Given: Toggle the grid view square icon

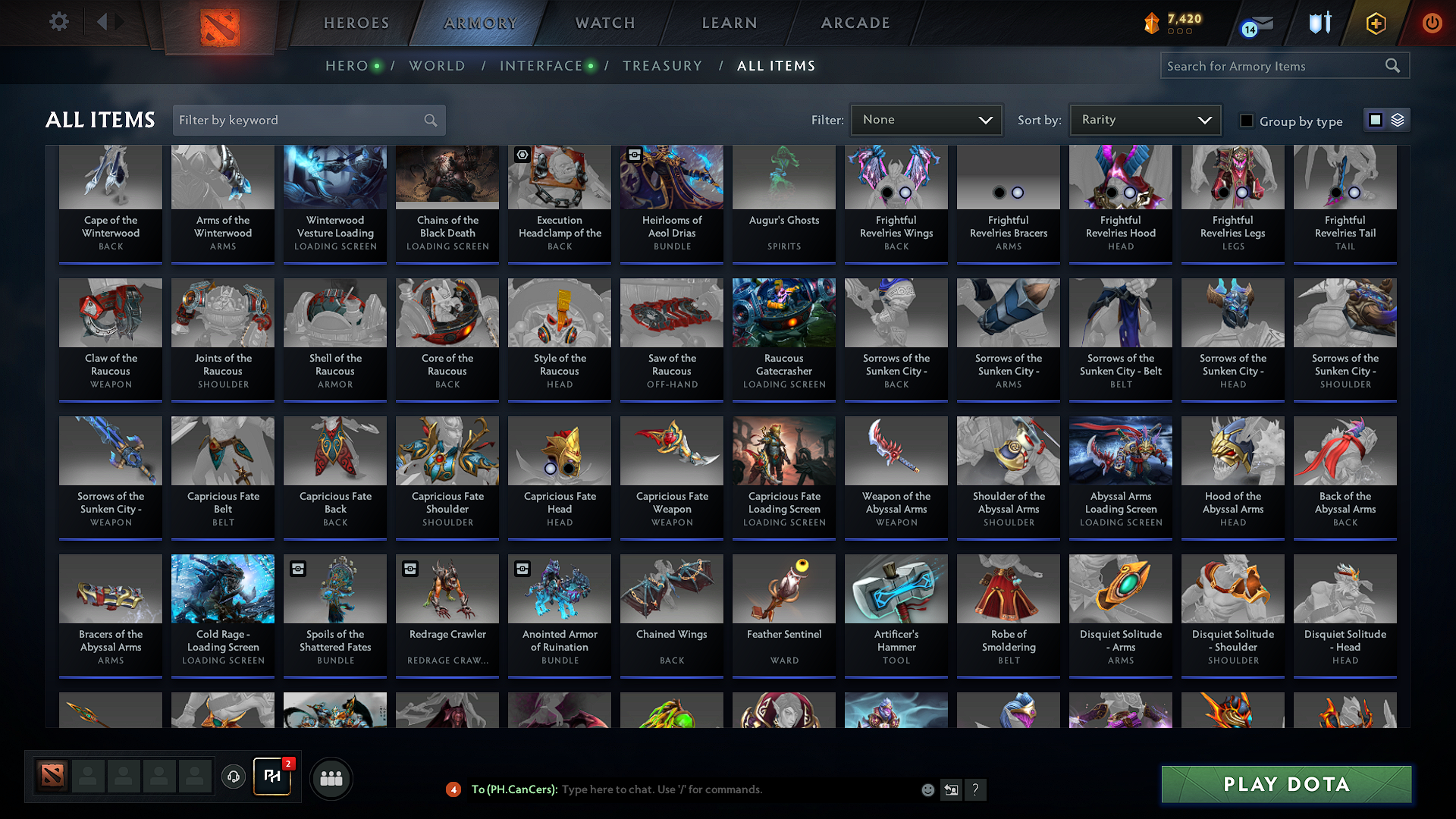Looking at the screenshot, I should (x=1375, y=119).
